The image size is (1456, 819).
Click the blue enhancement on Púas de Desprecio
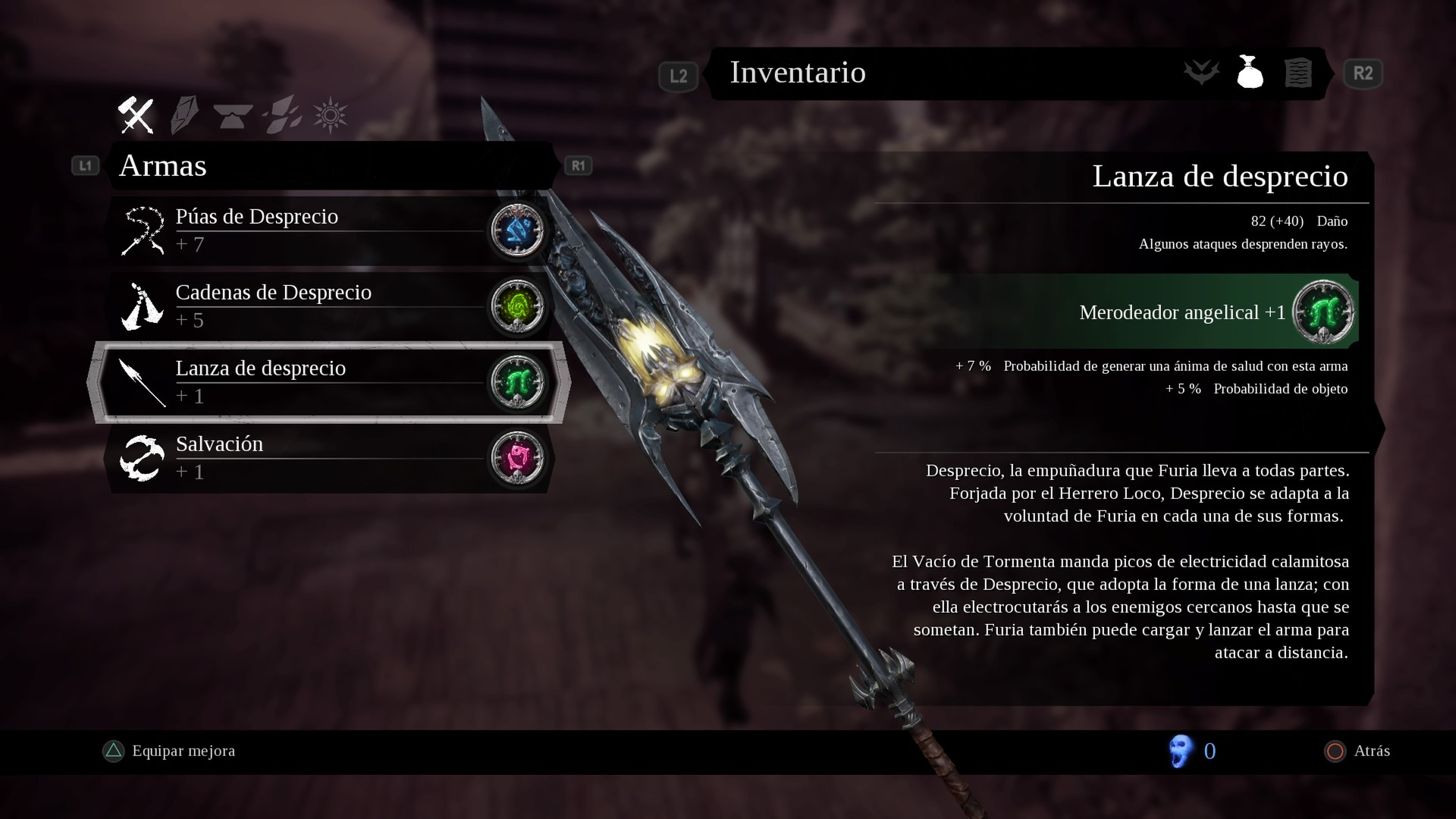coord(518,230)
